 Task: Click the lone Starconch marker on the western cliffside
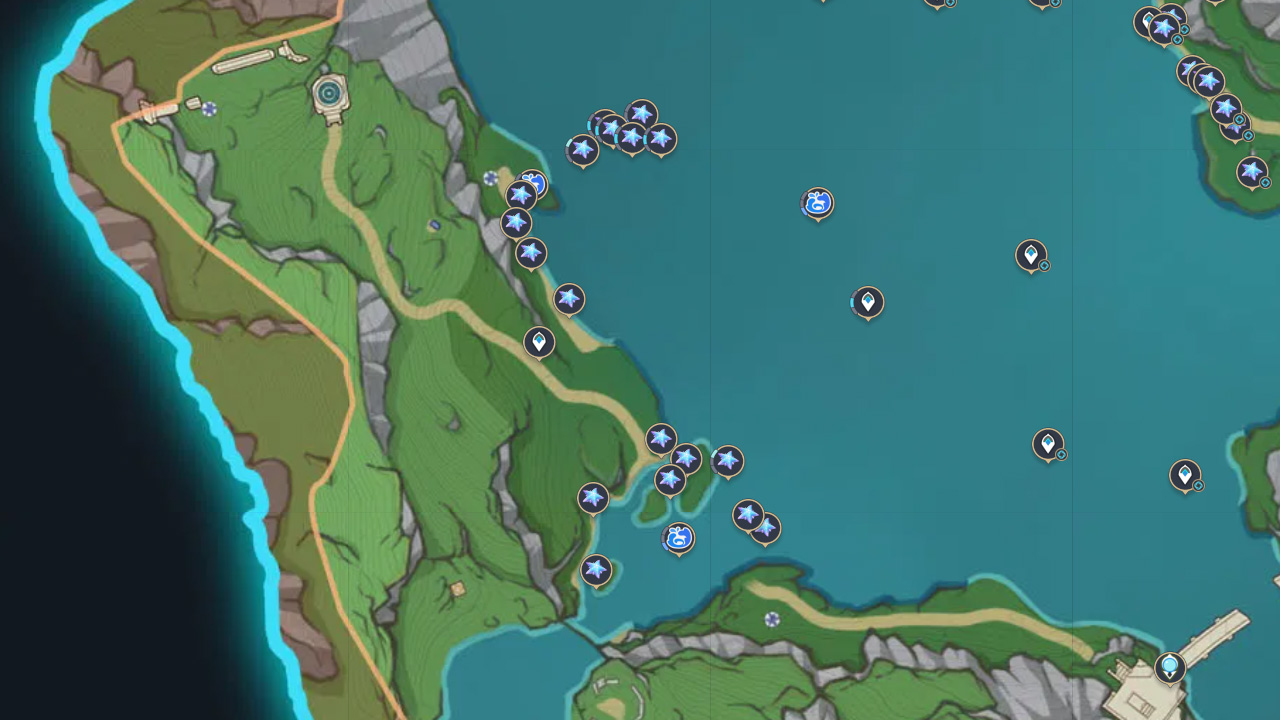(568, 296)
